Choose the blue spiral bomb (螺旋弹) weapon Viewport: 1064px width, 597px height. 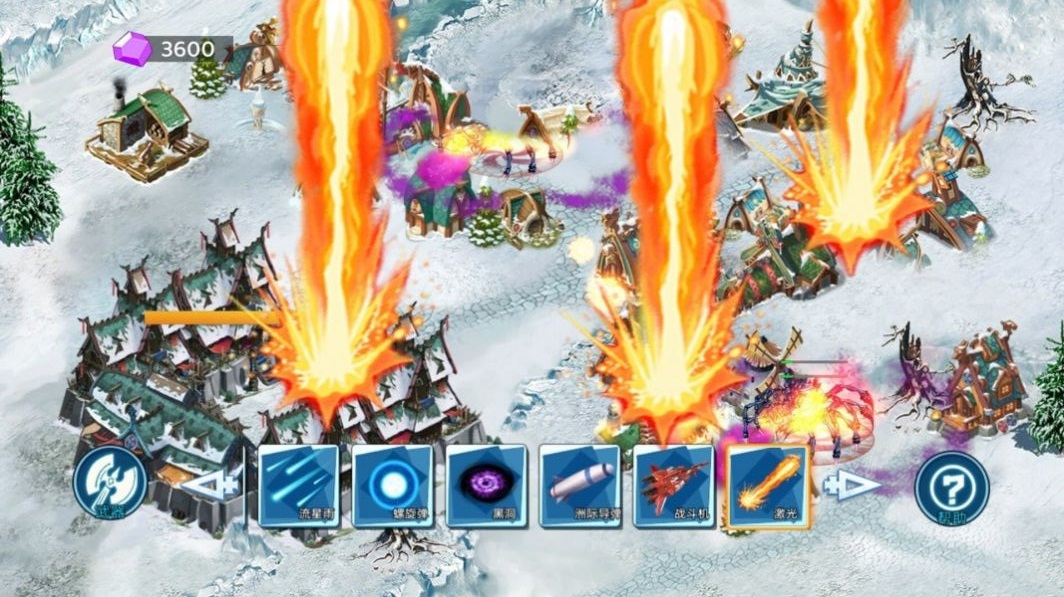point(391,485)
